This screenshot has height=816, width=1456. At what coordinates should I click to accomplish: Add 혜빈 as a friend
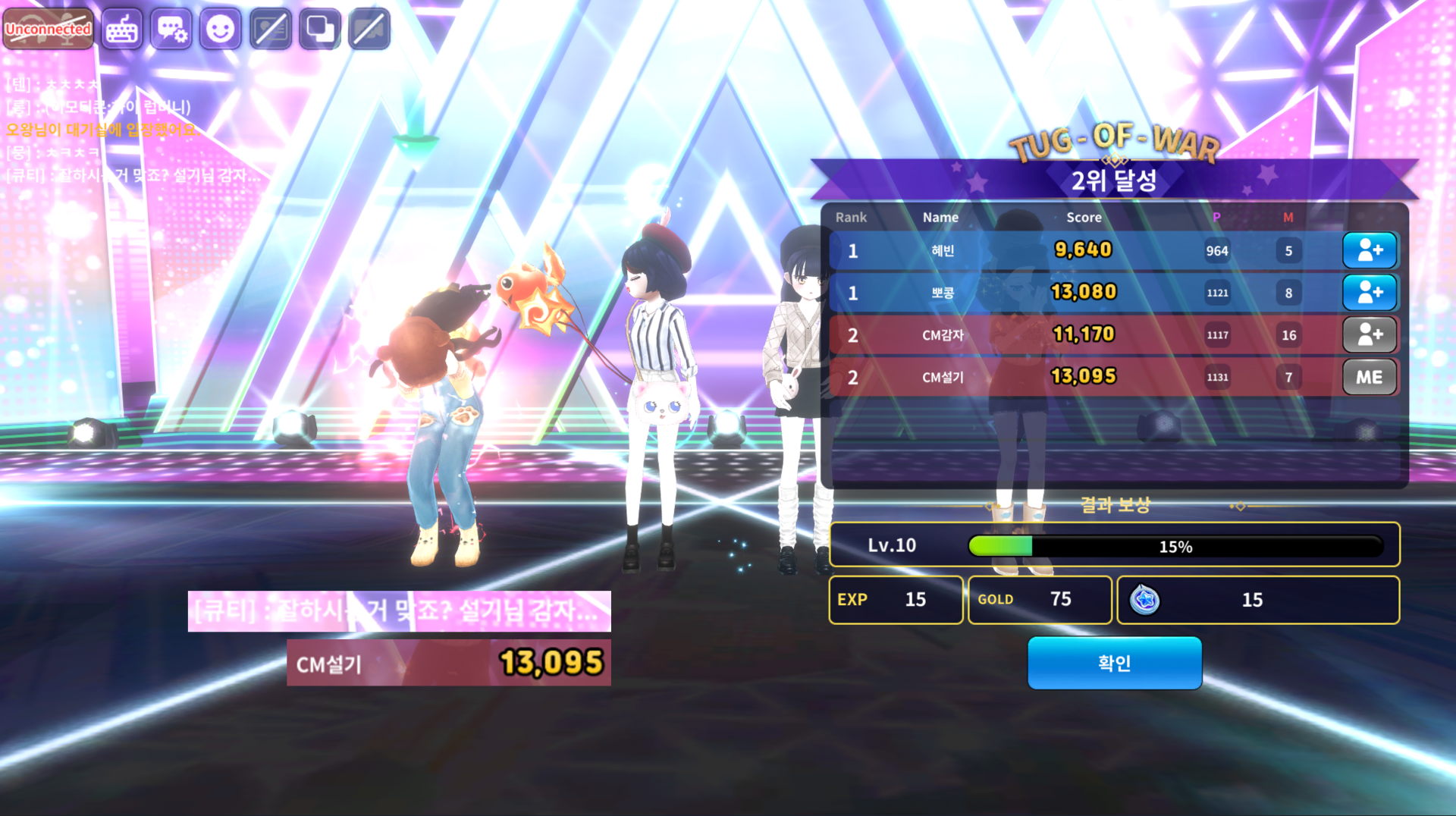(x=1369, y=250)
